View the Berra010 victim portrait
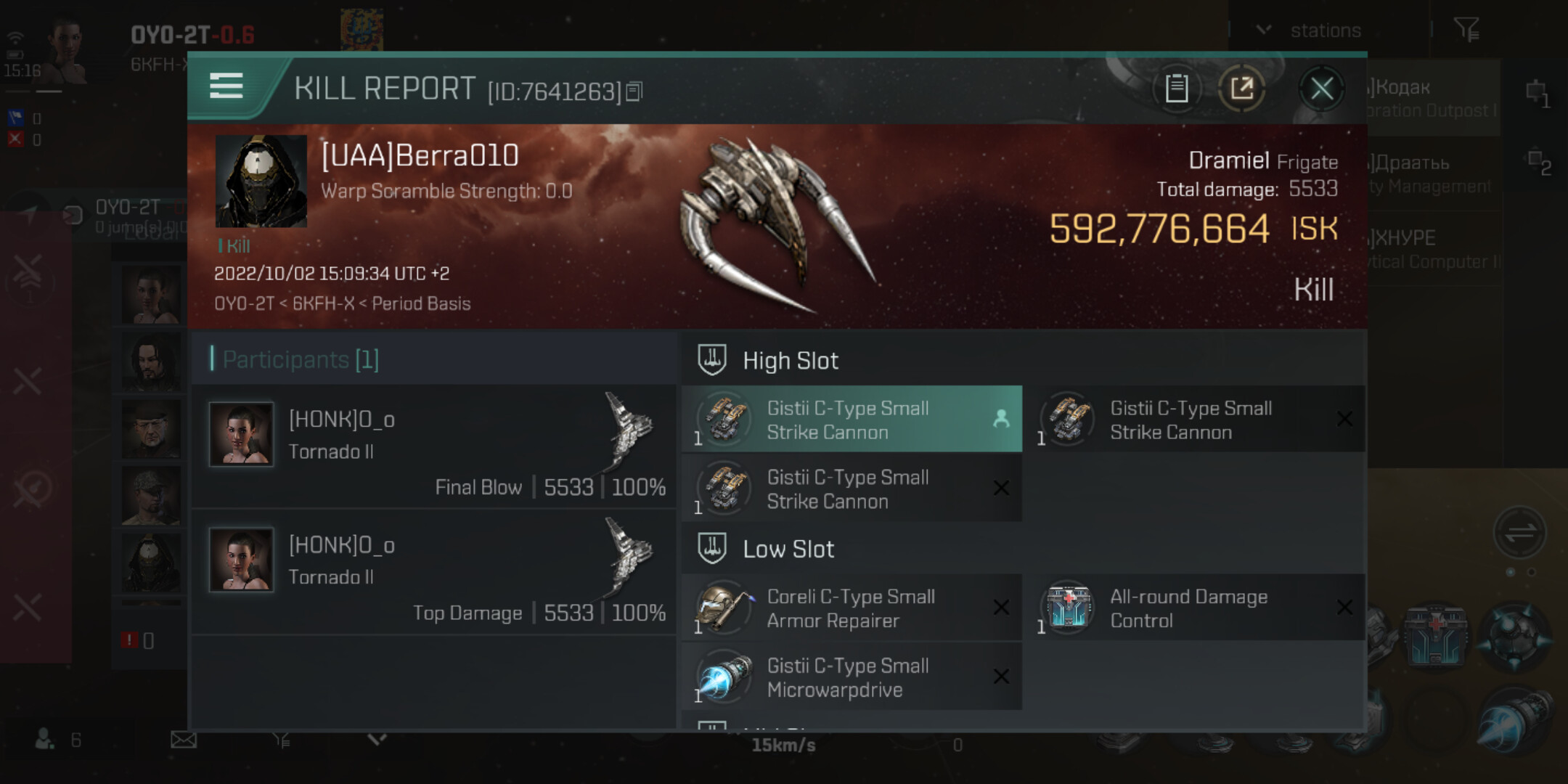1568x784 pixels. point(261,181)
